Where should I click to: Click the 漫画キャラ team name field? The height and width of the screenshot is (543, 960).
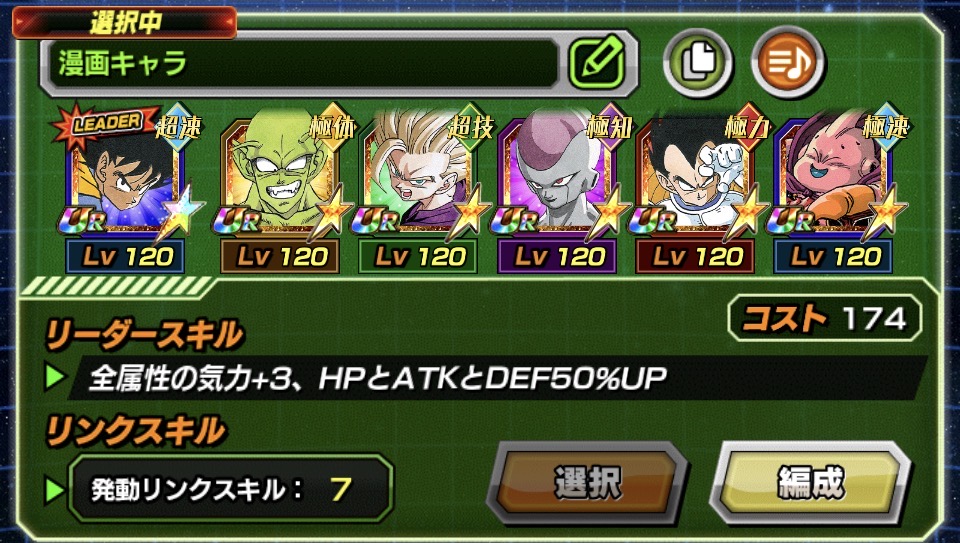click(x=300, y=65)
